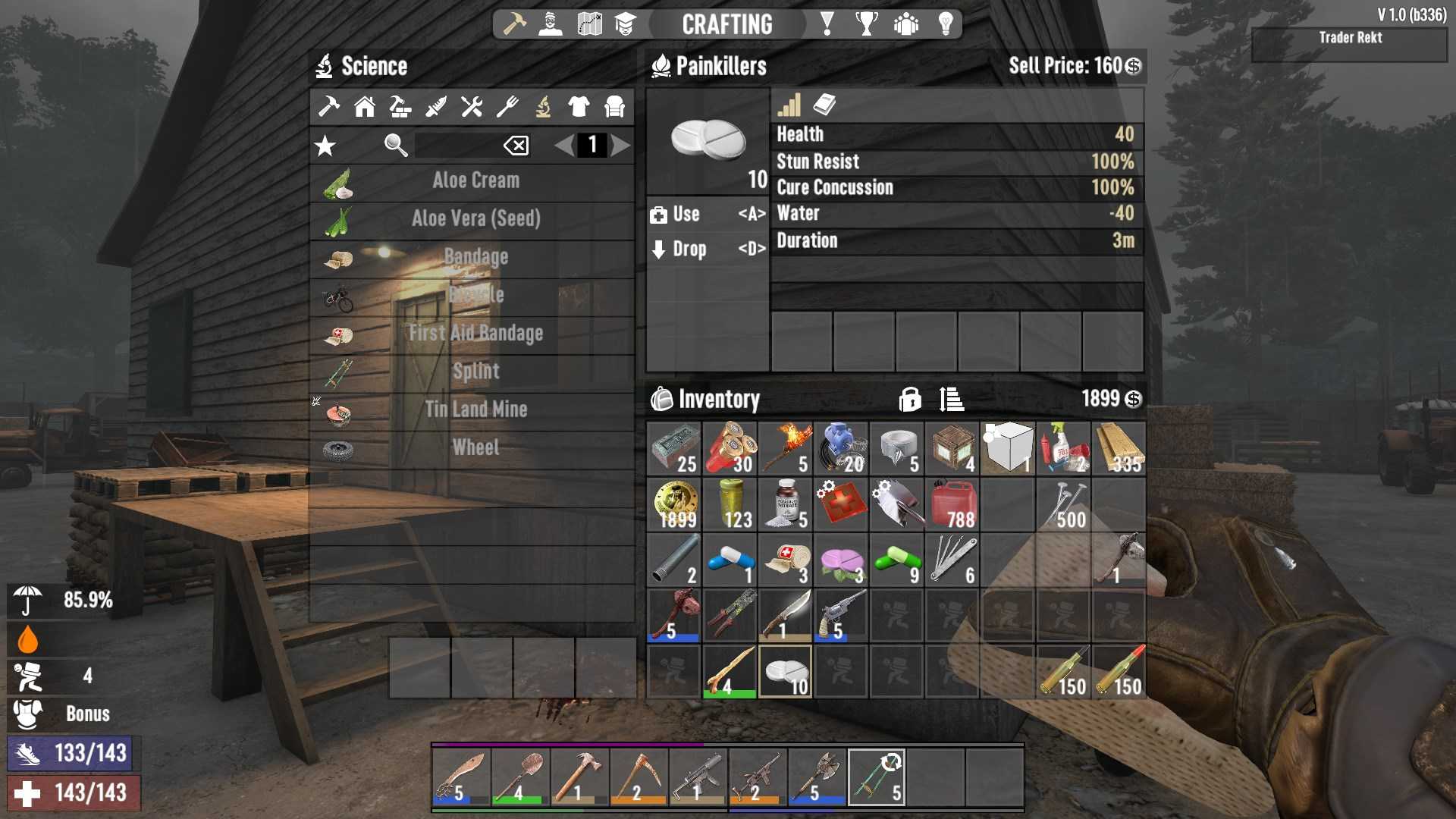Filter recipes by clothing shirt category

pos(579,107)
